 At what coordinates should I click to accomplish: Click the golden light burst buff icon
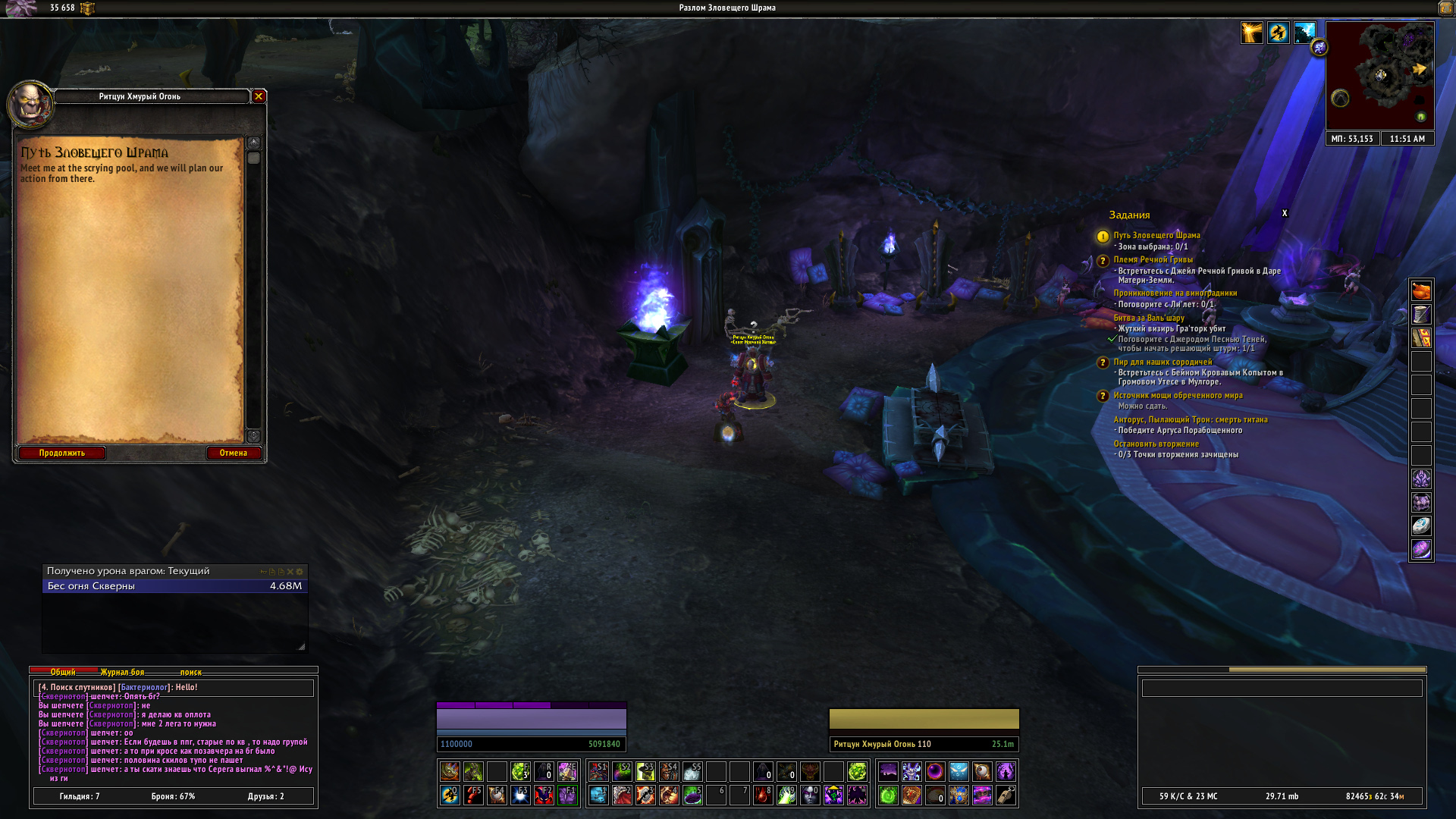coord(1251,33)
